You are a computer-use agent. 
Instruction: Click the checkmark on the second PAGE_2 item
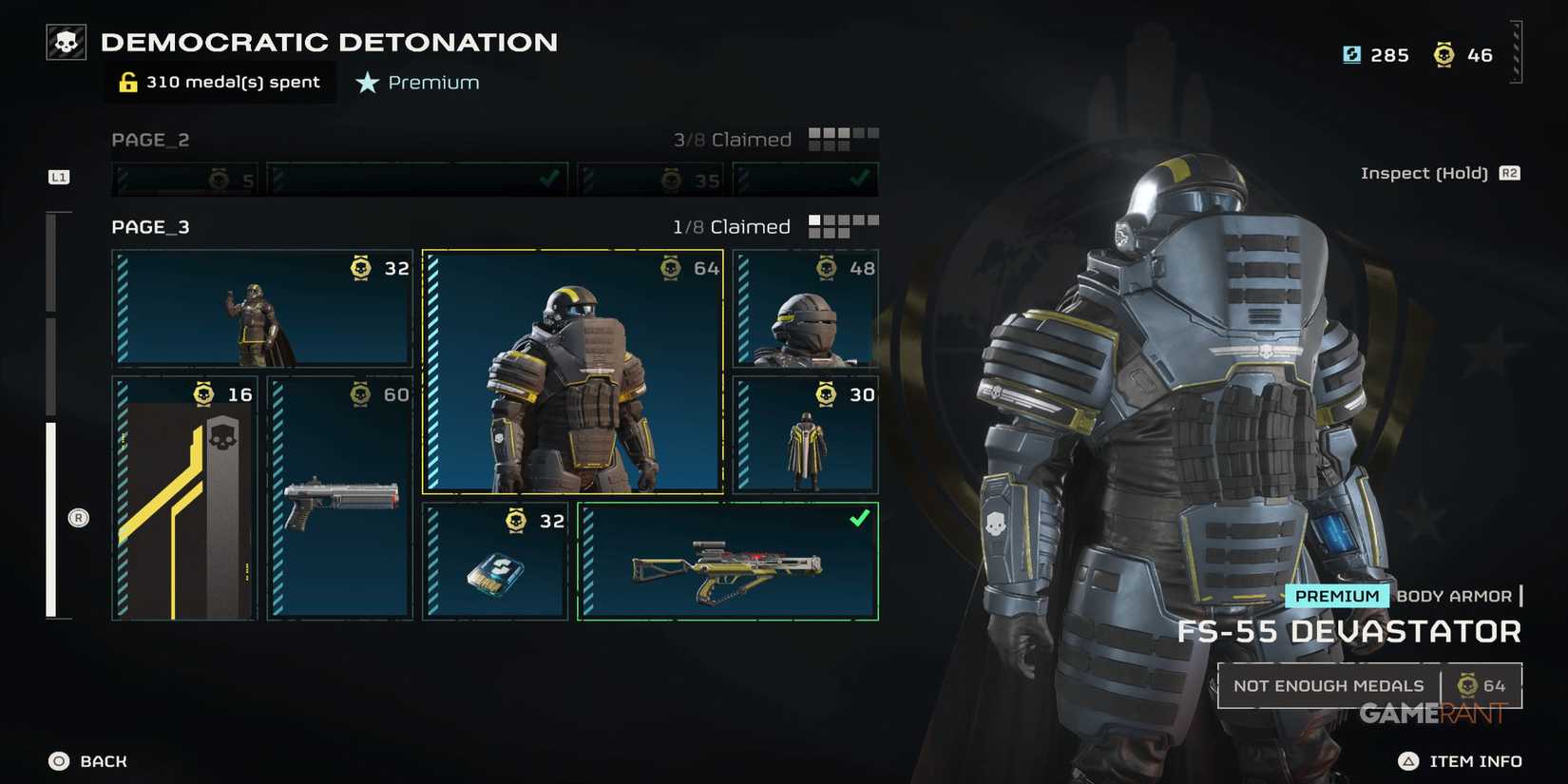click(549, 177)
